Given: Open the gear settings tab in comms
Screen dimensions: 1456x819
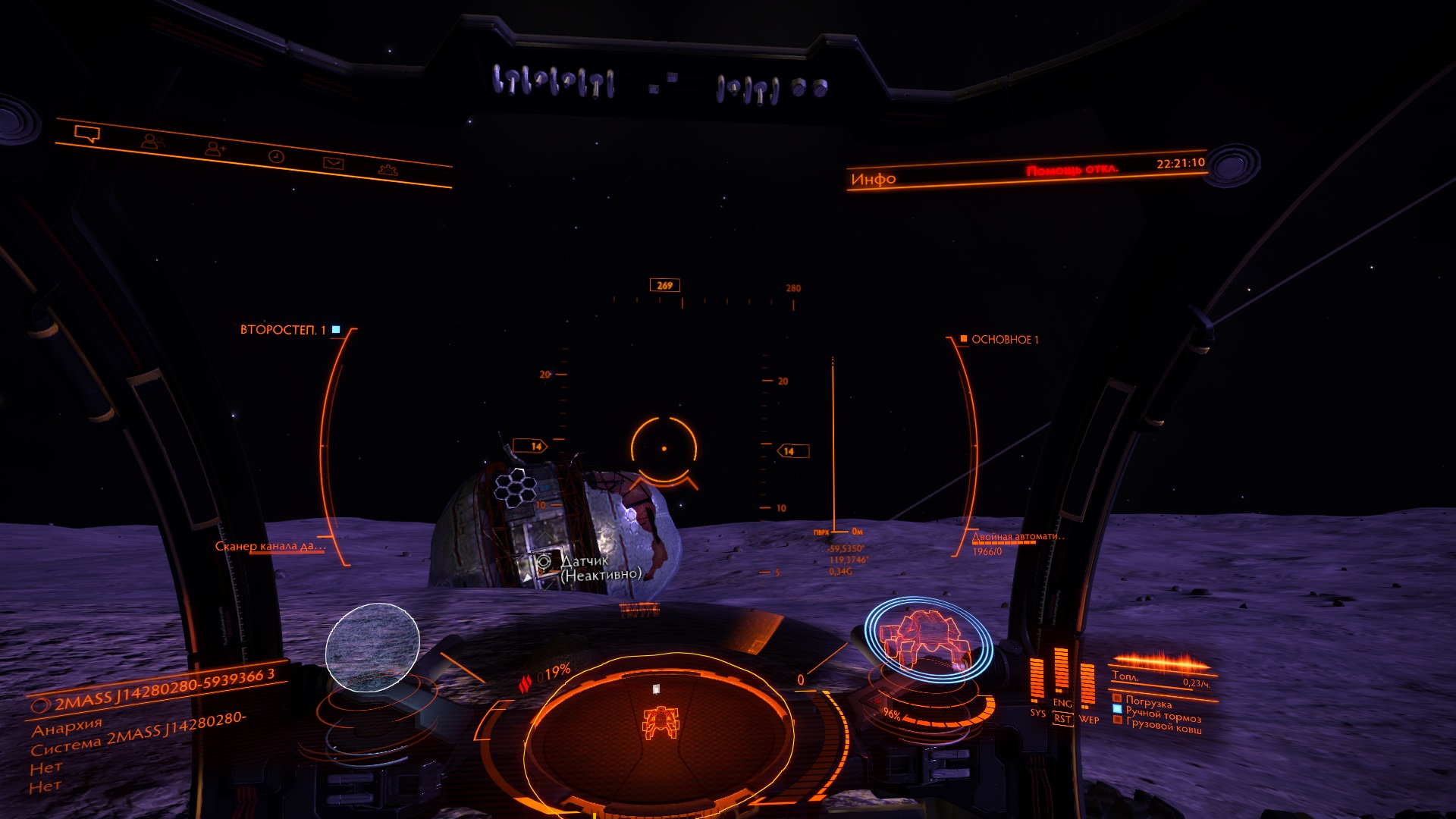Looking at the screenshot, I should click(x=388, y=170).
